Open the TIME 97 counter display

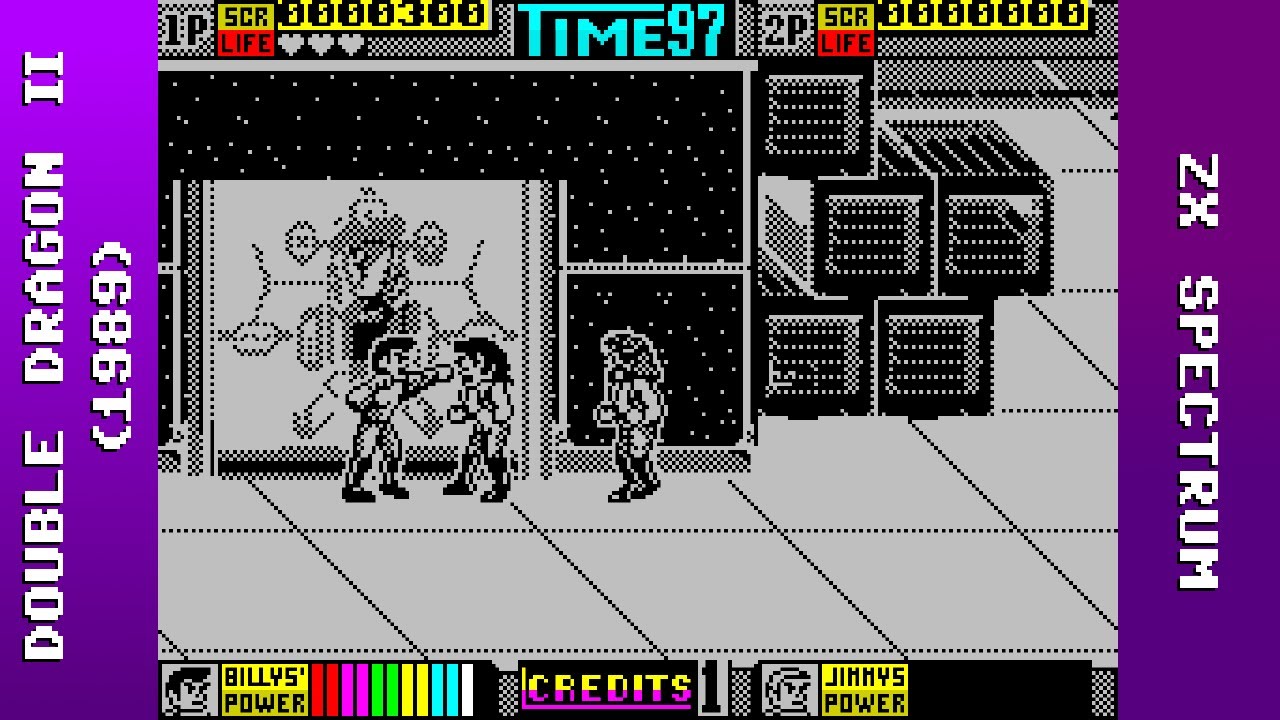620,27
